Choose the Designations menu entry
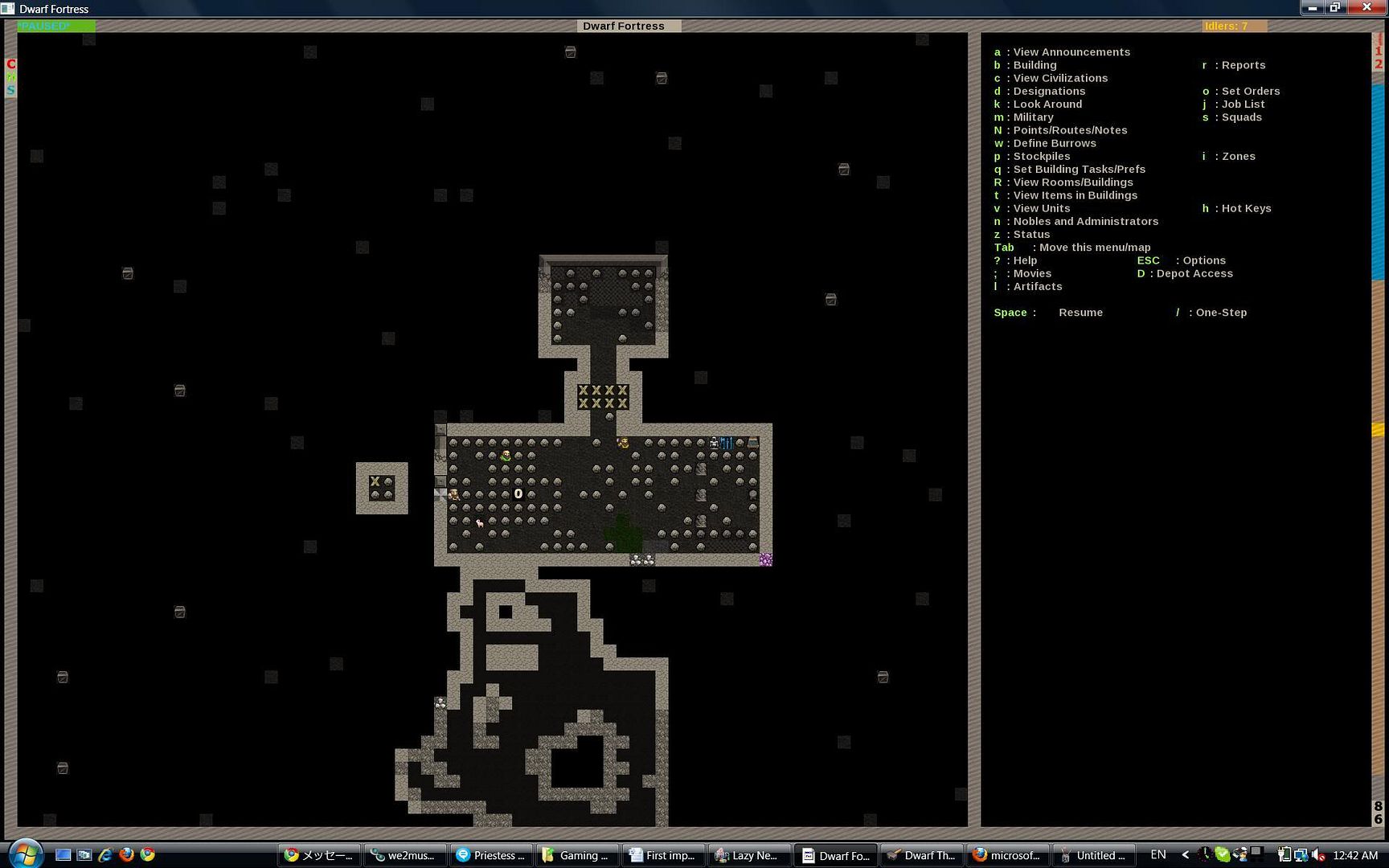Image resolution: width=1389 pixels, height=868 pixels. [1048, 92]
